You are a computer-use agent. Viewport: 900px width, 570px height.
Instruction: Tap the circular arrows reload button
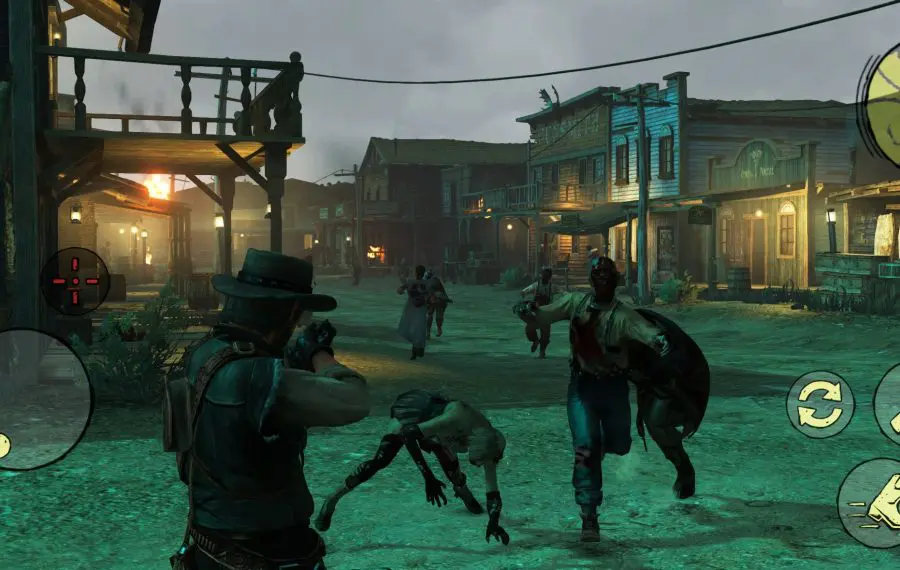tap(820, 404)
